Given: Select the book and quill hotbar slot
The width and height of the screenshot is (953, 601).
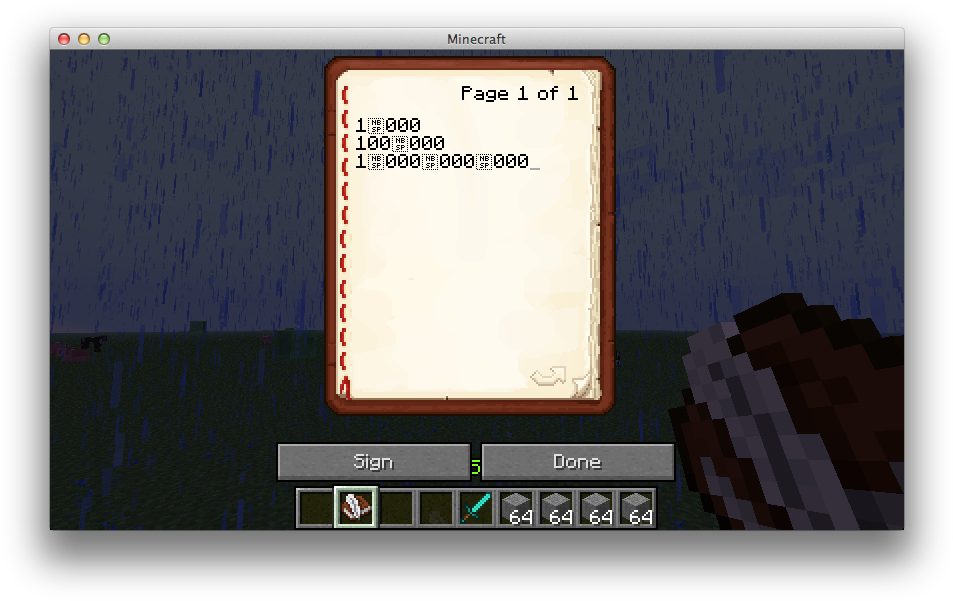Looking at the screenshot, I should [x=356, y=508].
